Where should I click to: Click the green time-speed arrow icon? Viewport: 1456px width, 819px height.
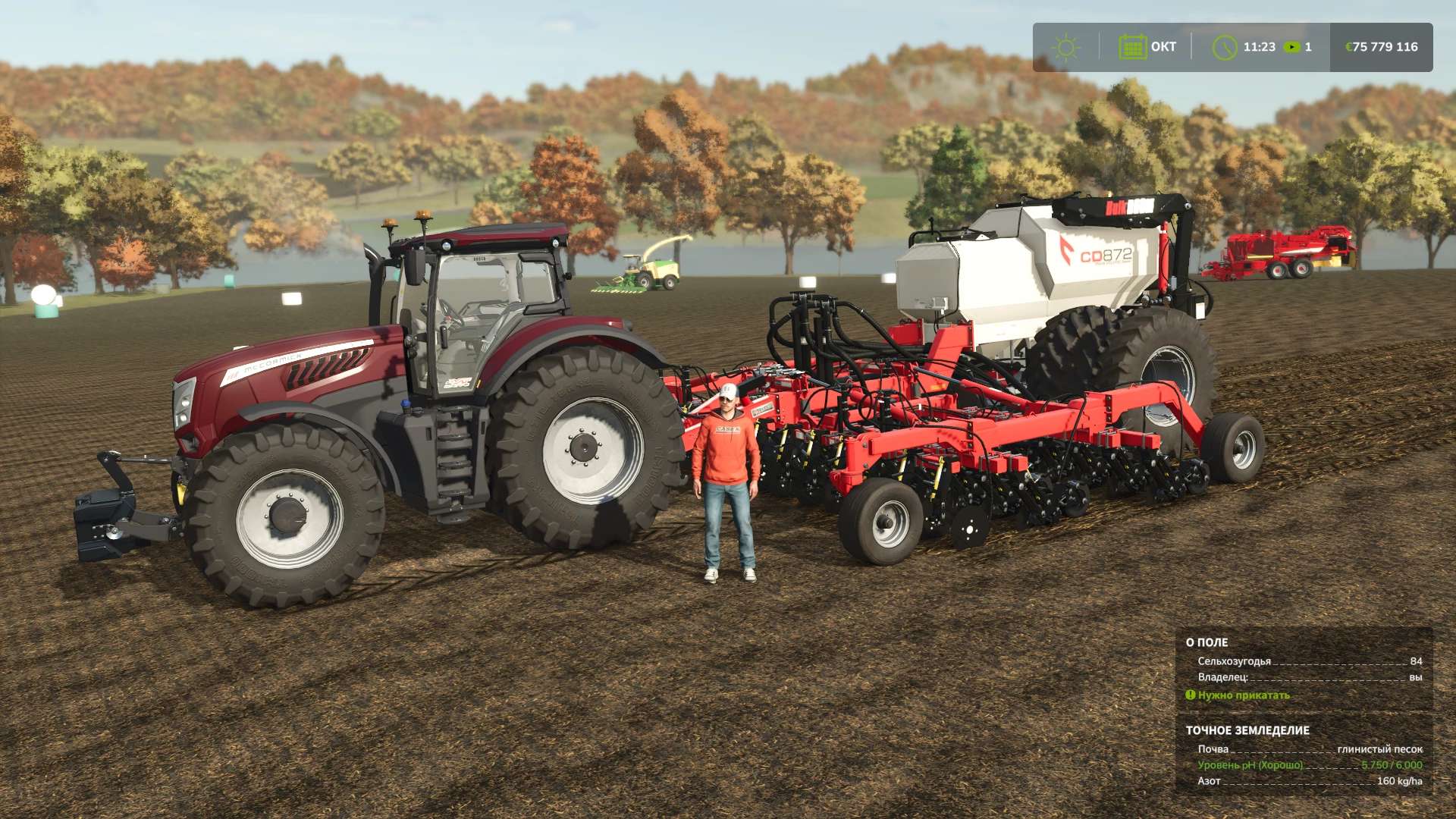coord(1291,47)
